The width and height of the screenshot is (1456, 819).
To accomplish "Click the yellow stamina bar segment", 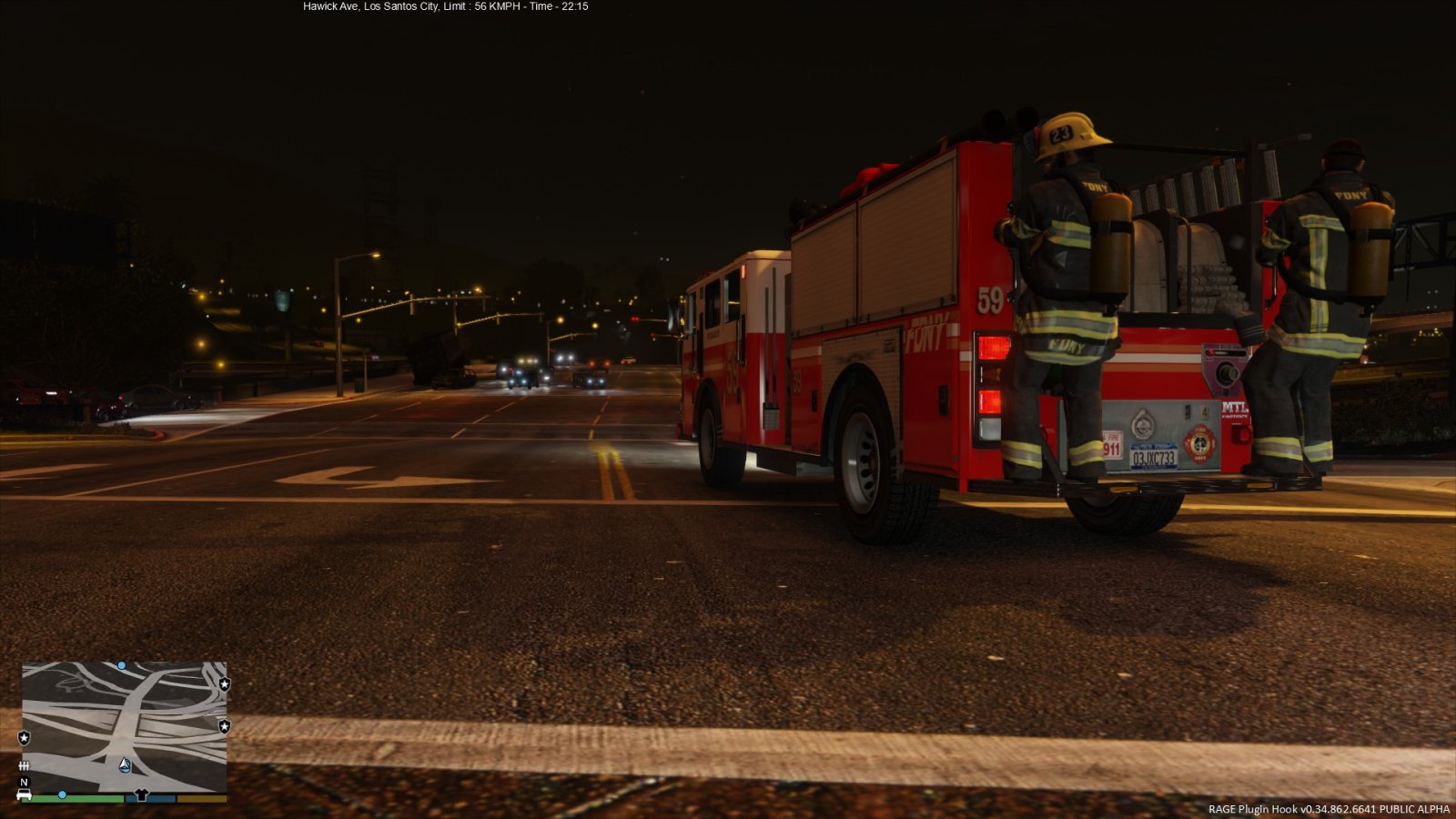I will [200, 798].
